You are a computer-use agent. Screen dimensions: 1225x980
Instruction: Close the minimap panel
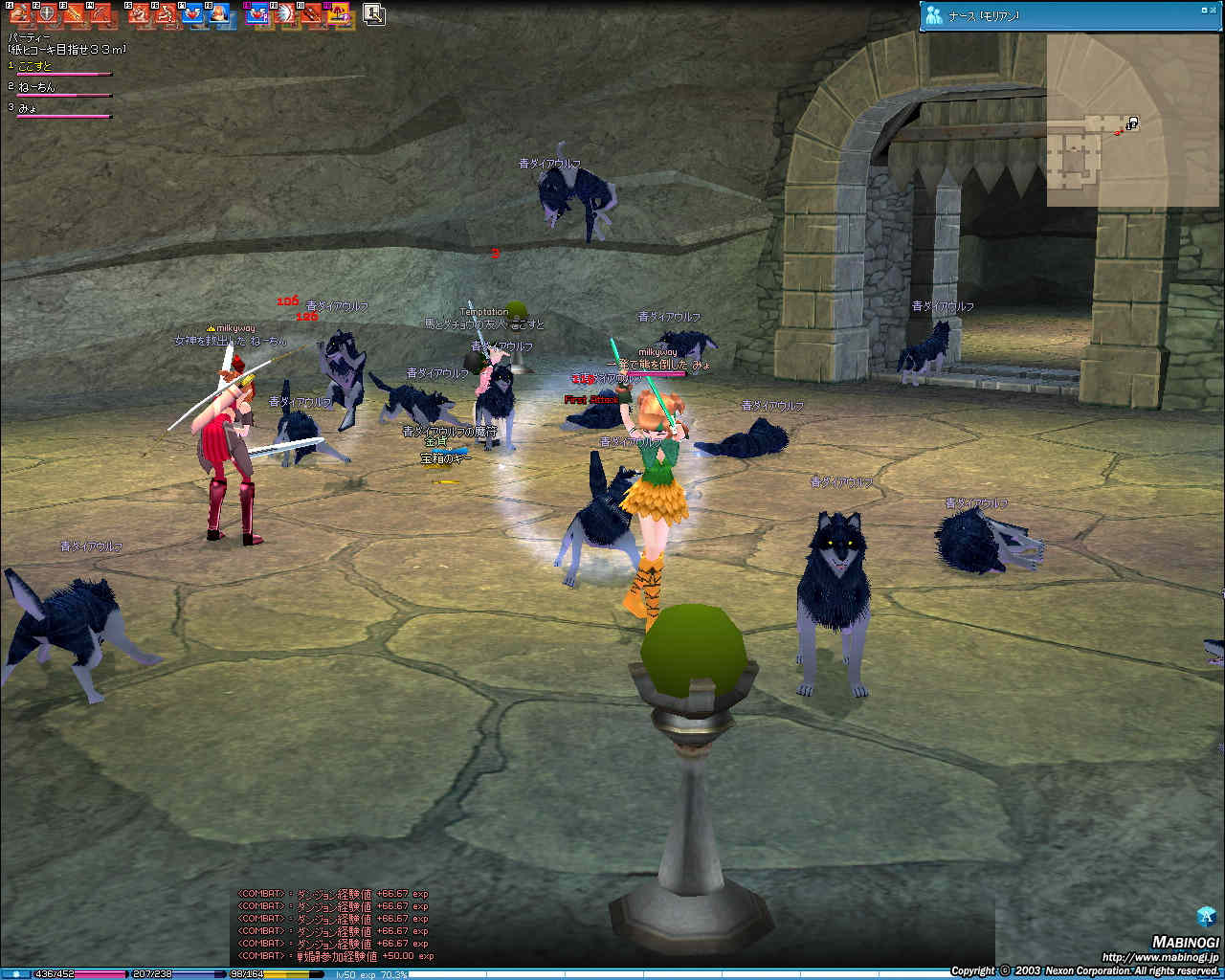[1214, 10]
